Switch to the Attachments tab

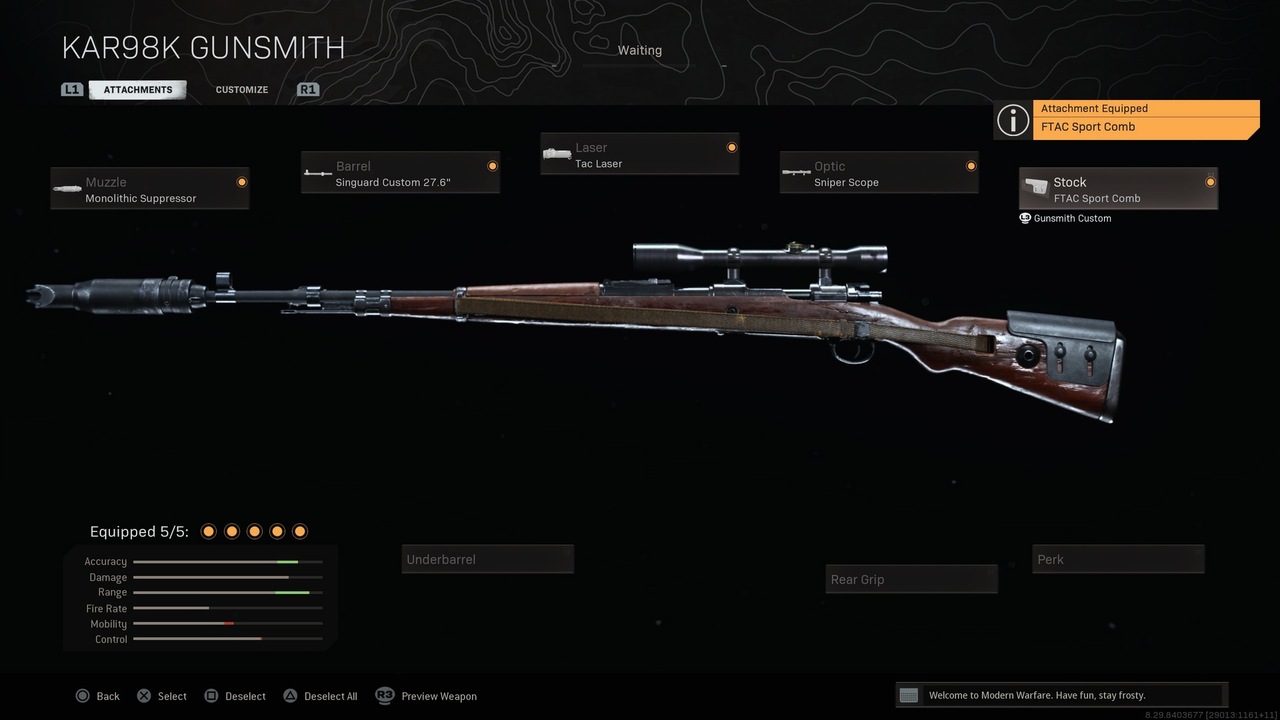point(138,90)
